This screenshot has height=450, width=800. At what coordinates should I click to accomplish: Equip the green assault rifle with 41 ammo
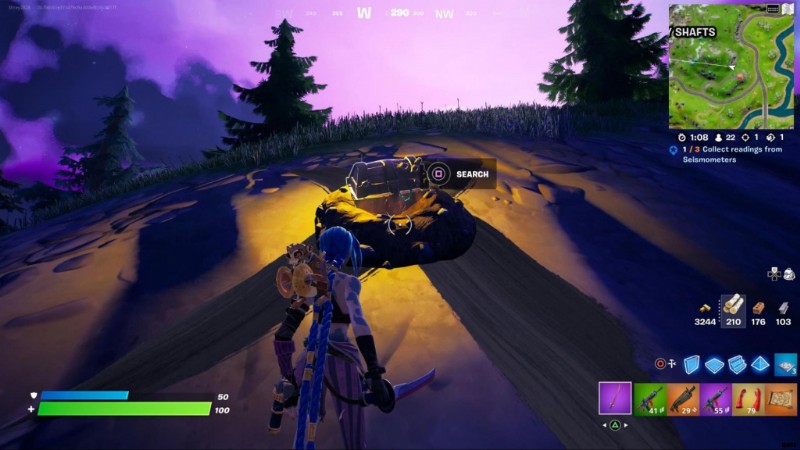click(651, 398)
